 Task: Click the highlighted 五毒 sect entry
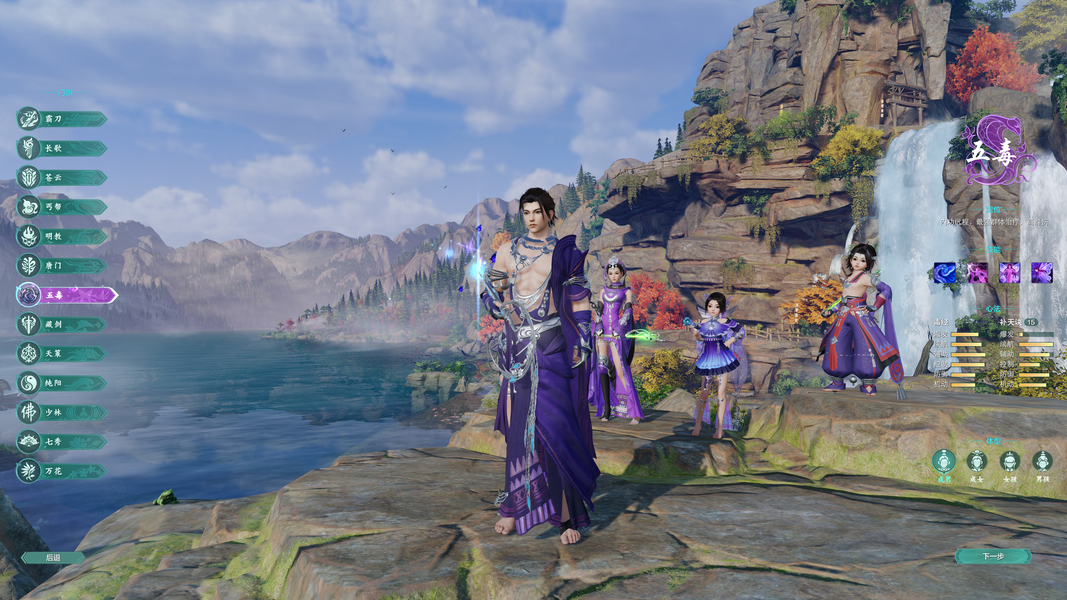pyautogui.click(x=66, y=295)
